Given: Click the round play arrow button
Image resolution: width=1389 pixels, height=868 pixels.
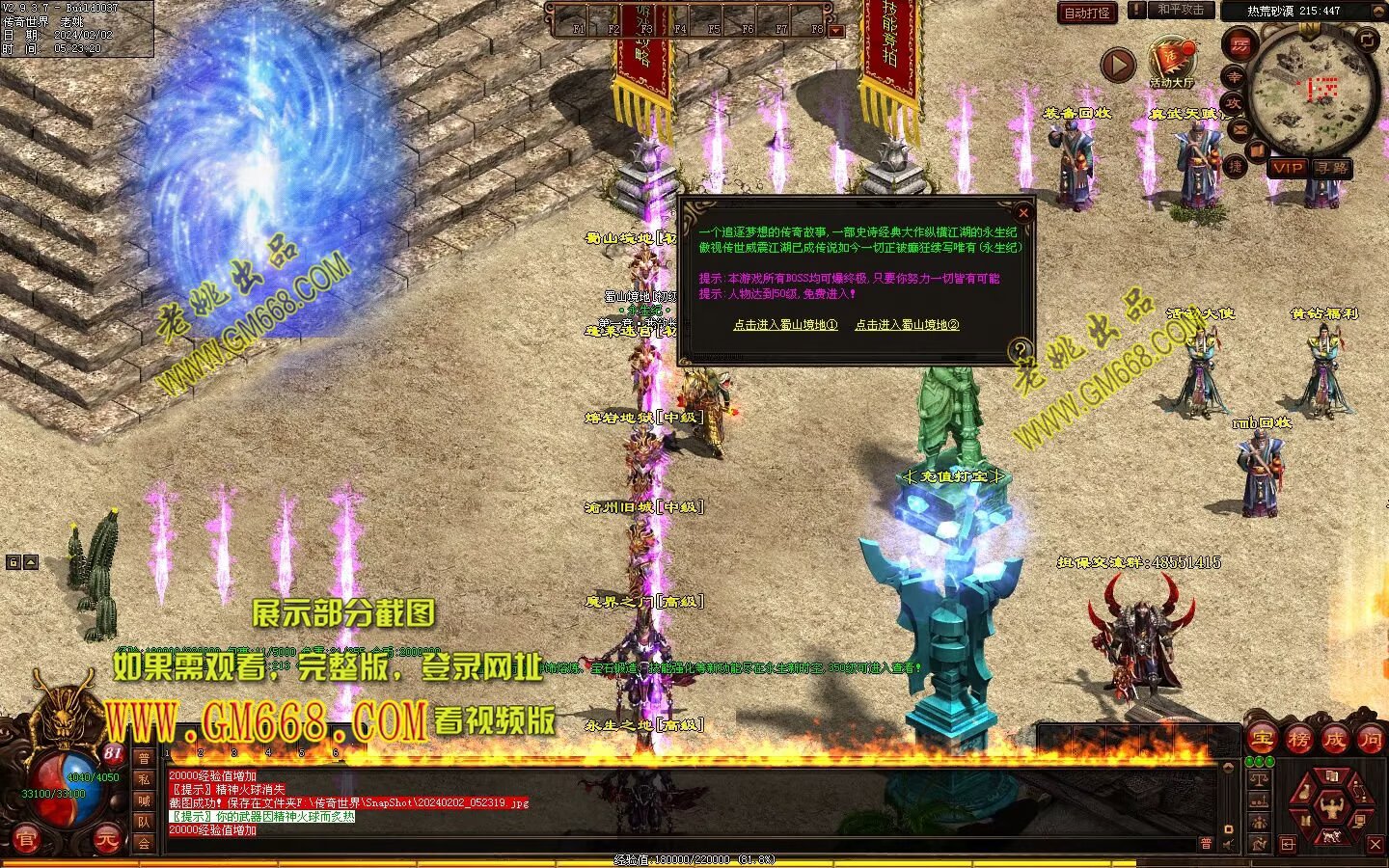Looking at the screenshot, I should (x=1118, y=66).
